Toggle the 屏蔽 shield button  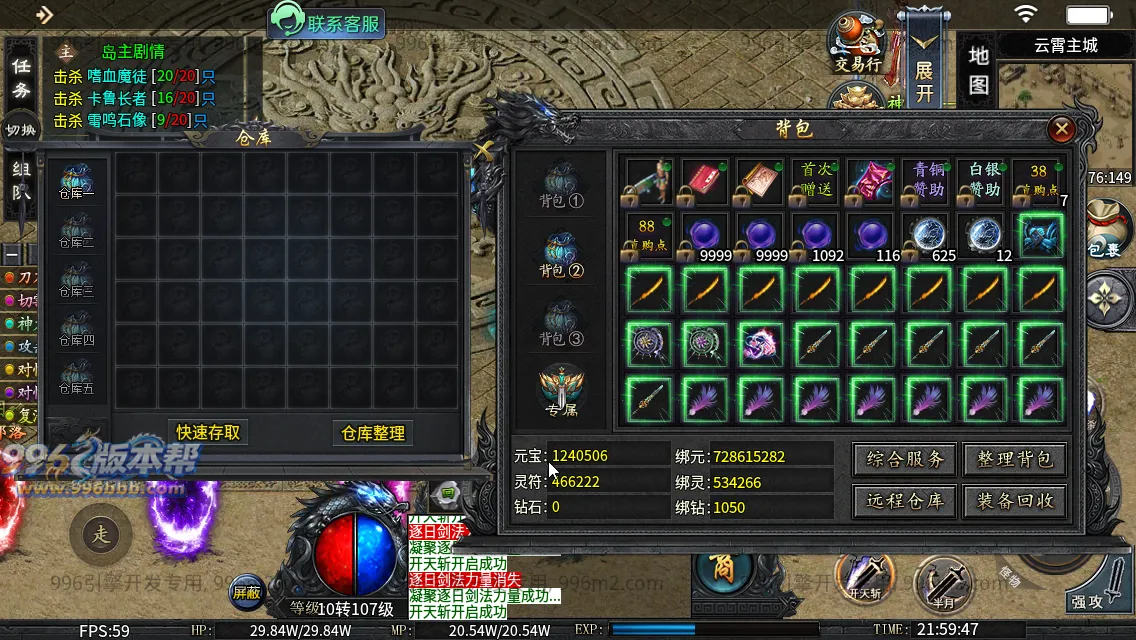[x=247, y=592]
